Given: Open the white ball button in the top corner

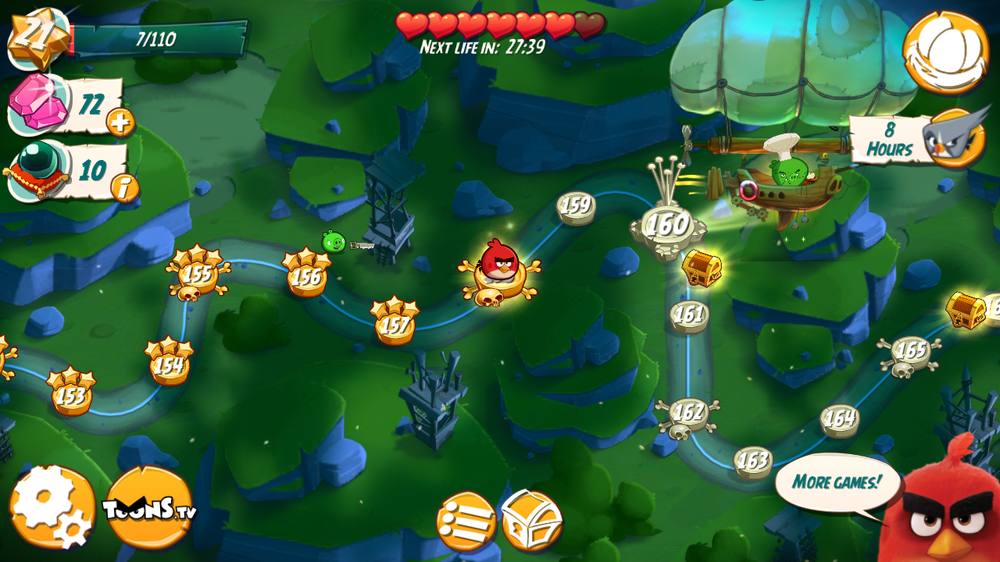Looking at the screenshot, I should point(945,51).
